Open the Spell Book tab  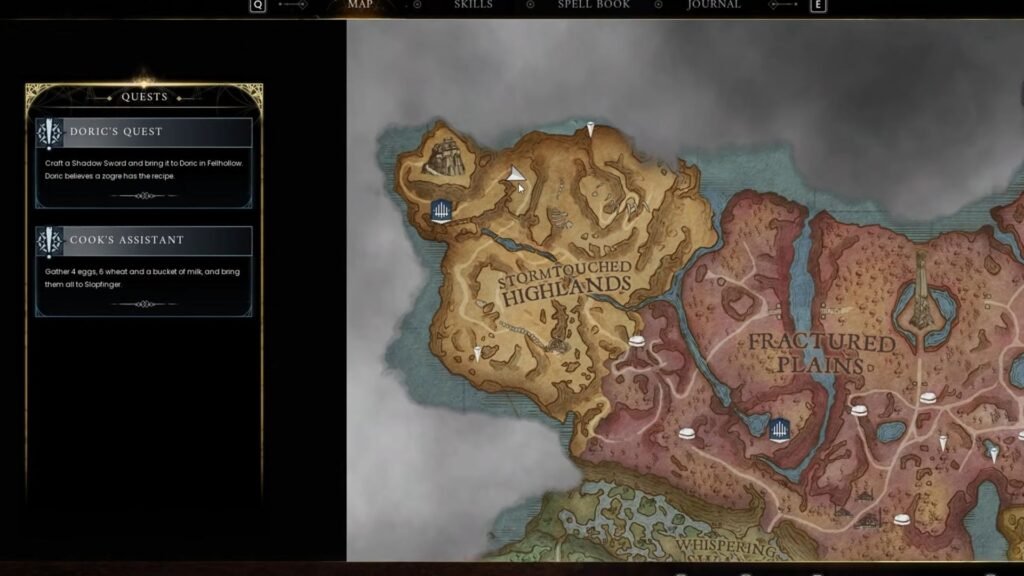click(593, 5)
